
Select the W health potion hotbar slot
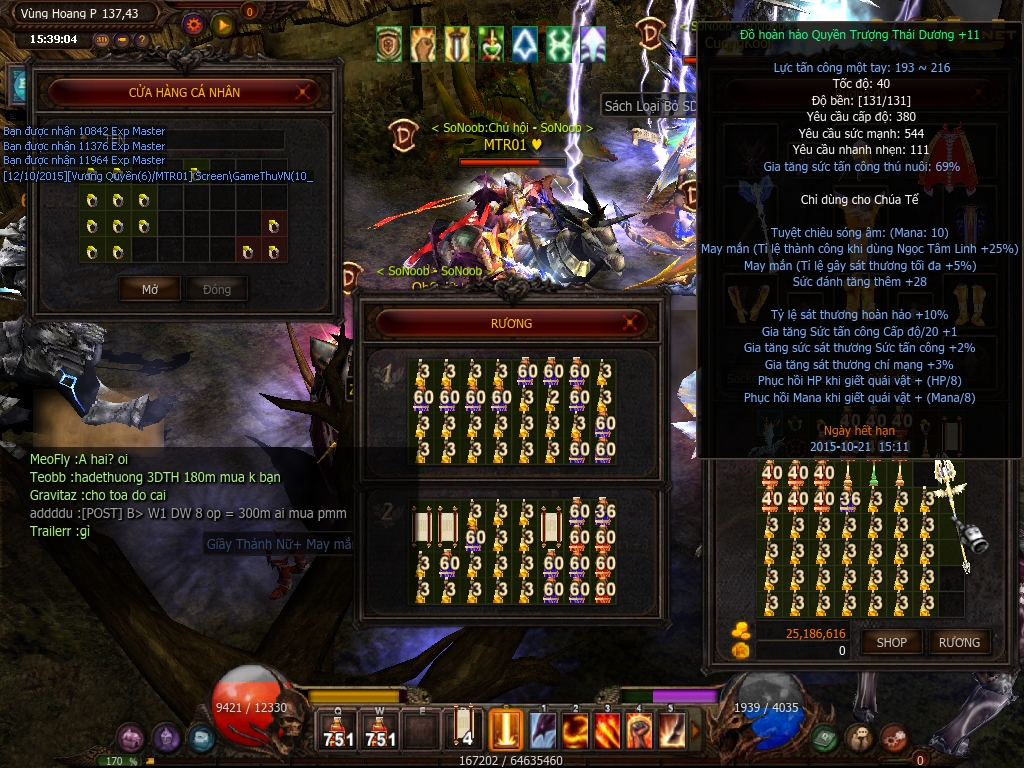[381, 730]
